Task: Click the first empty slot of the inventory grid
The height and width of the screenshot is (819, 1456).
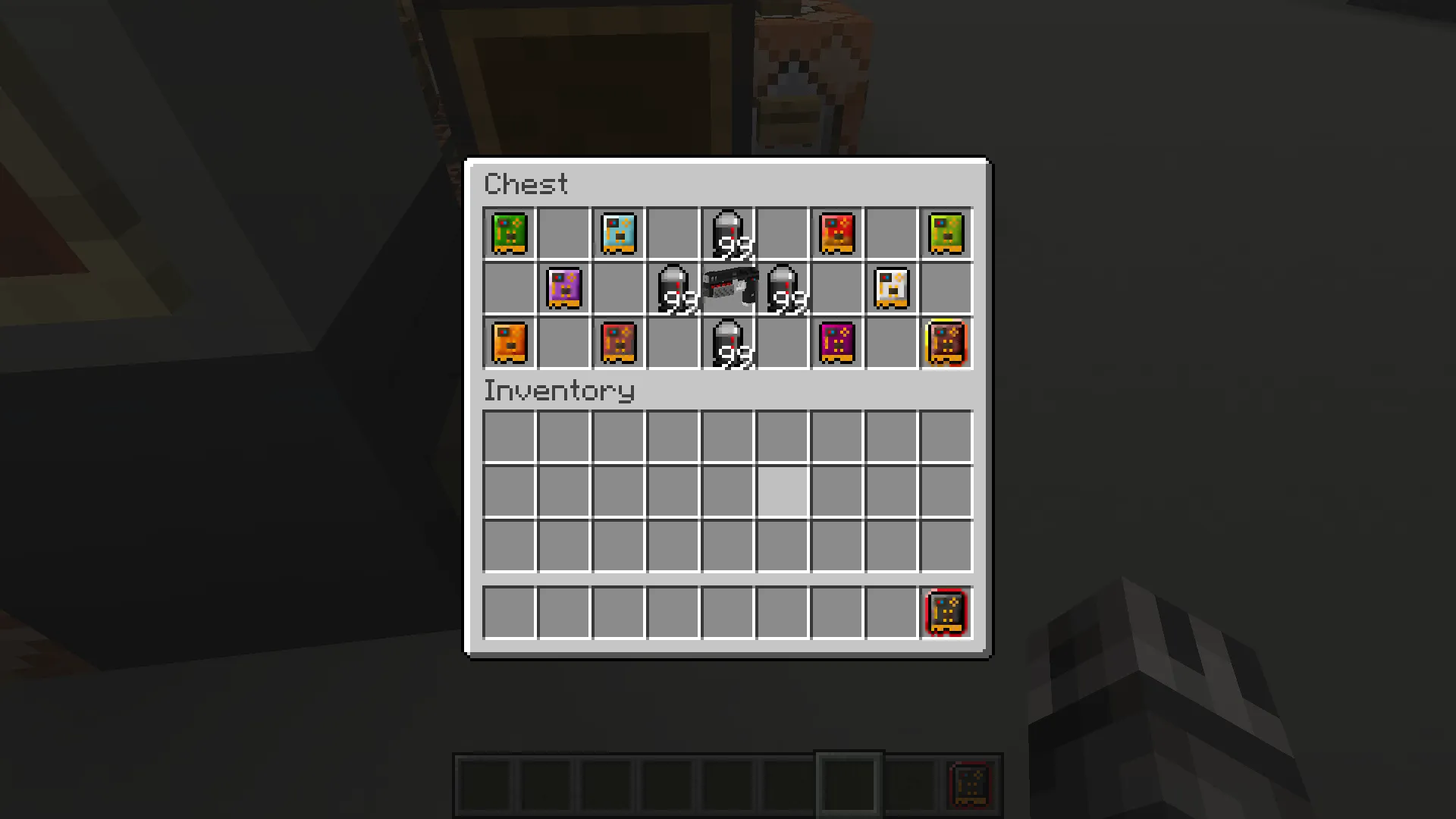Action: point(508,435)
